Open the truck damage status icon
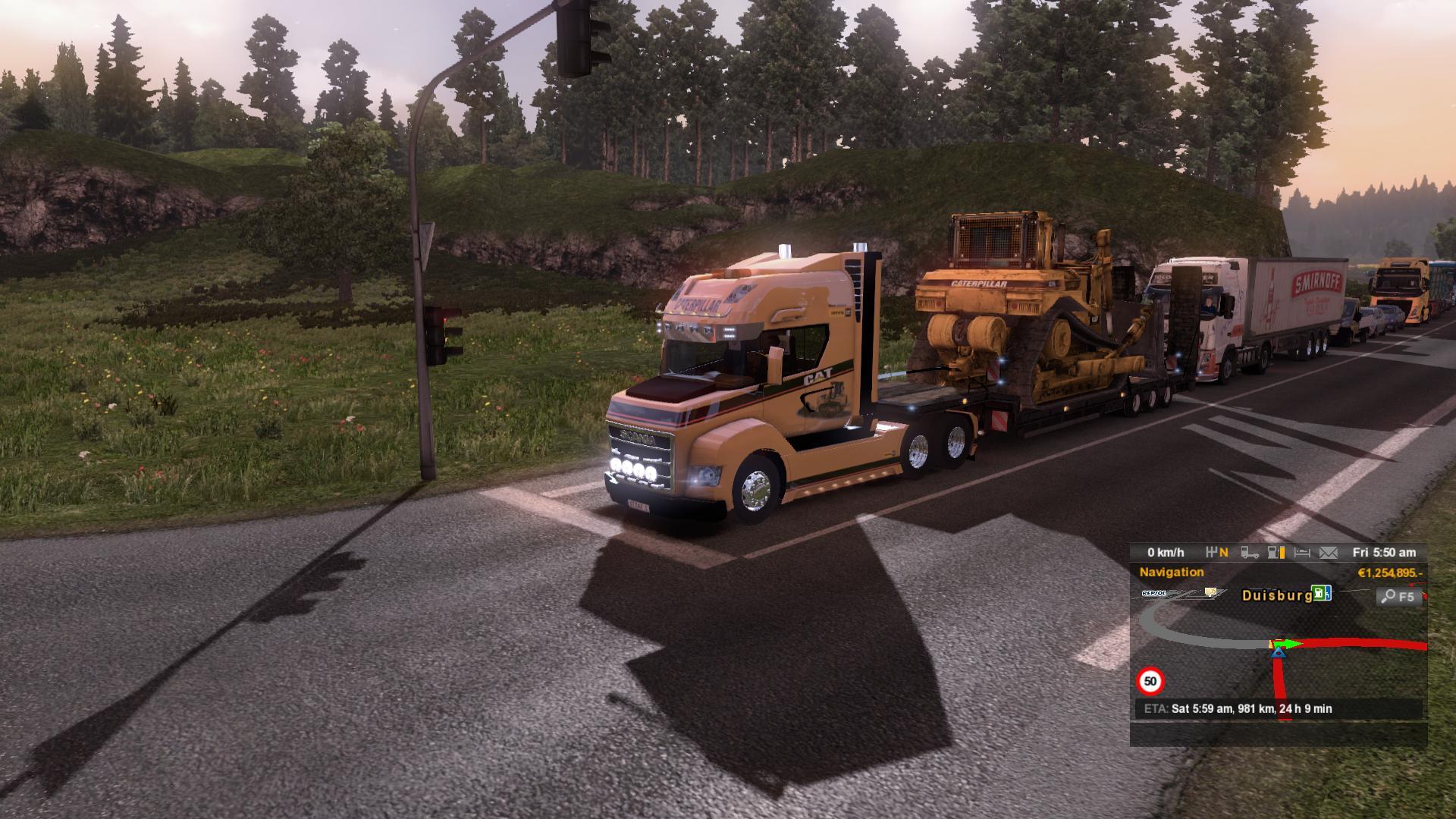The width and height of the screenshot is (1456, 819). 1250,553
